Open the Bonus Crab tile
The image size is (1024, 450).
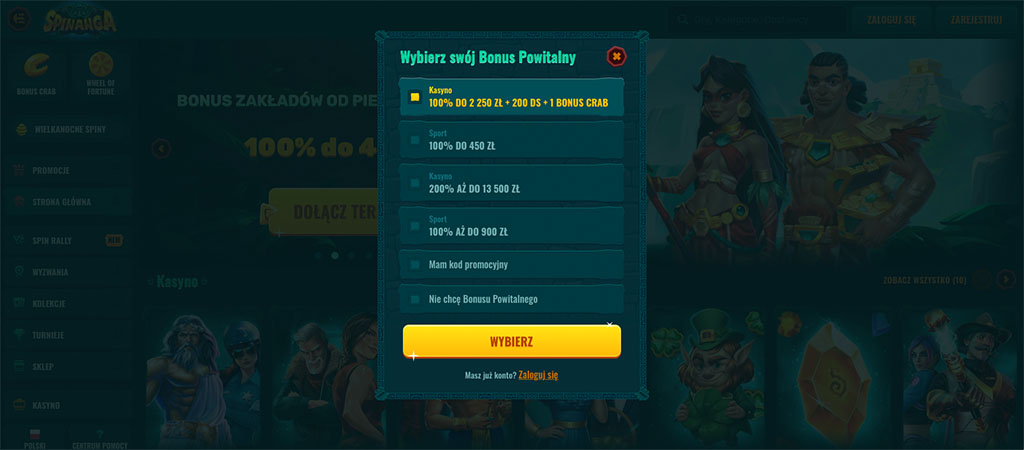35,73
